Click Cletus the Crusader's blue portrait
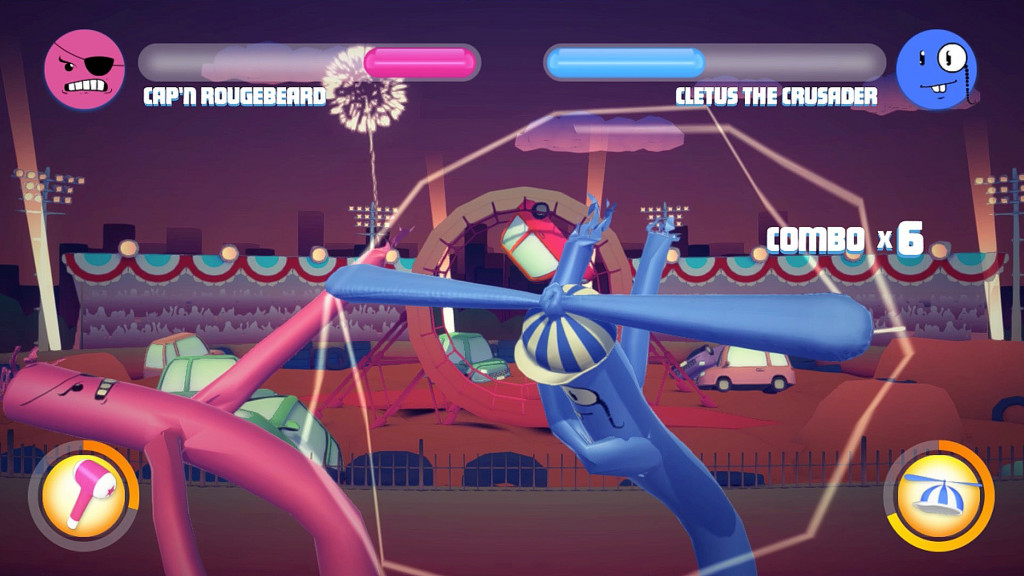Viewport: 1024px width, 576px height. click(x=935, y=69)
